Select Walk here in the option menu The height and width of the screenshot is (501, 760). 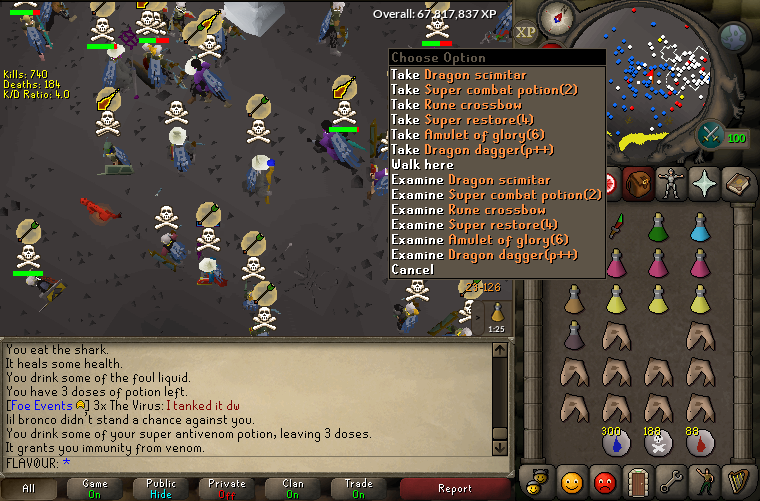tap(422, 165)
